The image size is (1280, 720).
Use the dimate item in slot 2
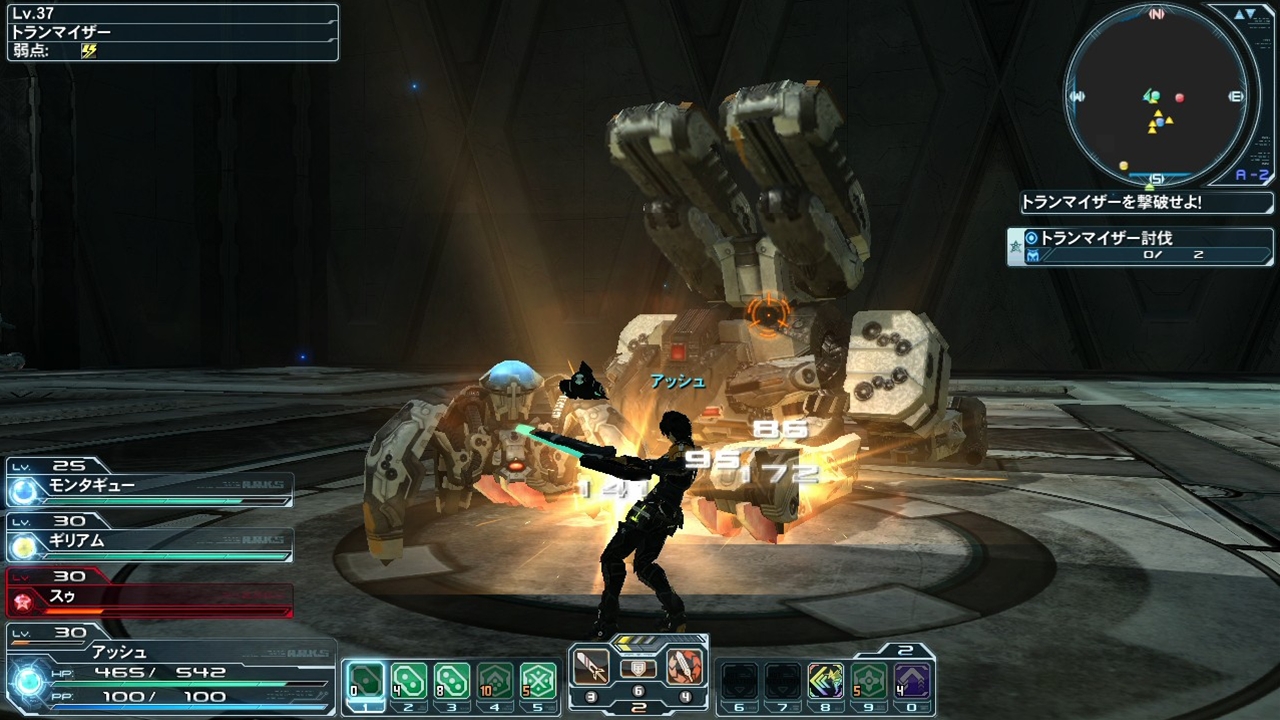408,680
